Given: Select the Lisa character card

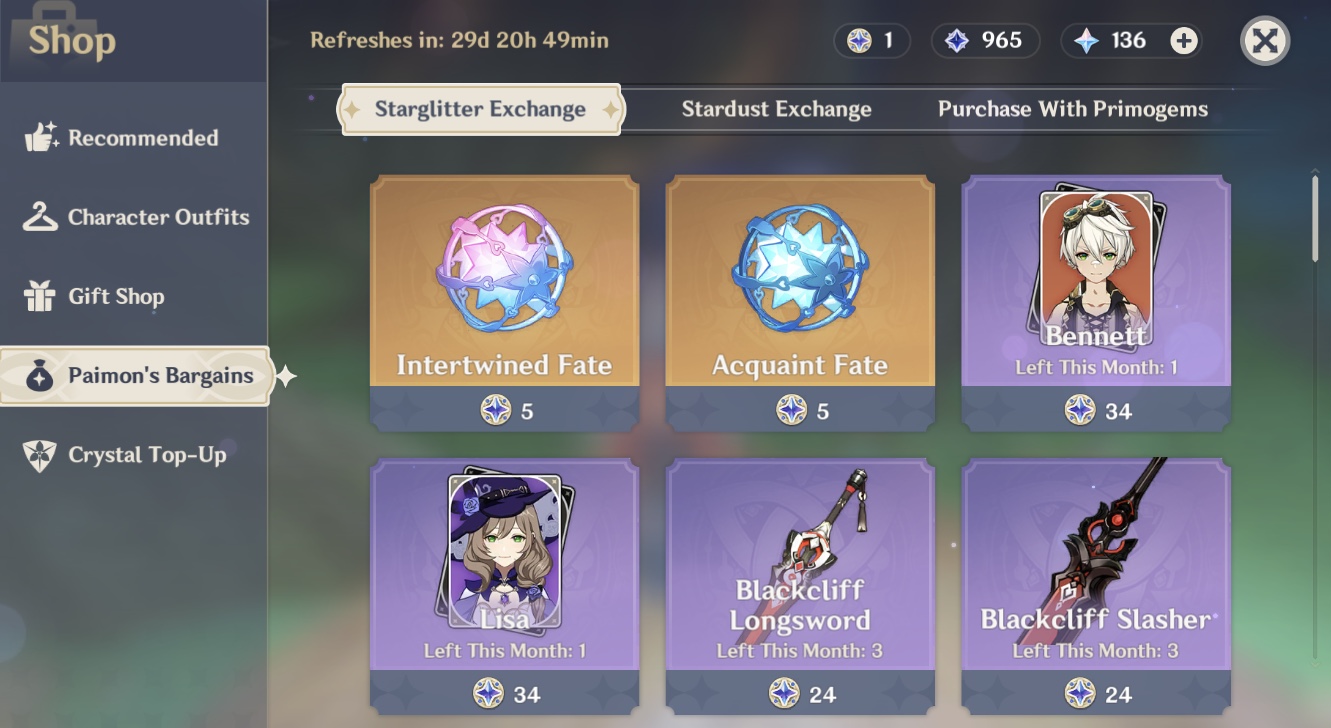Looking at the screenshot, I should (504, 570).
